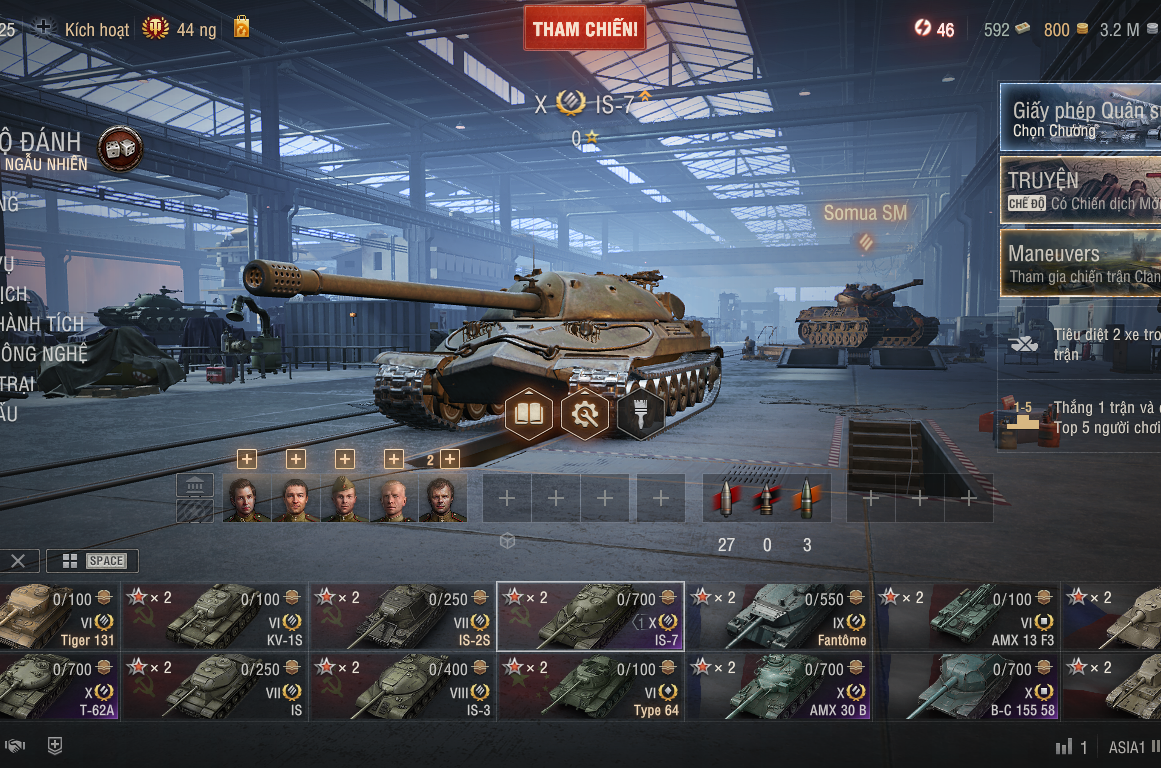Choose the AMX 13 F3 tank card
Viewport: 1161px width, 768px height.
967,617
